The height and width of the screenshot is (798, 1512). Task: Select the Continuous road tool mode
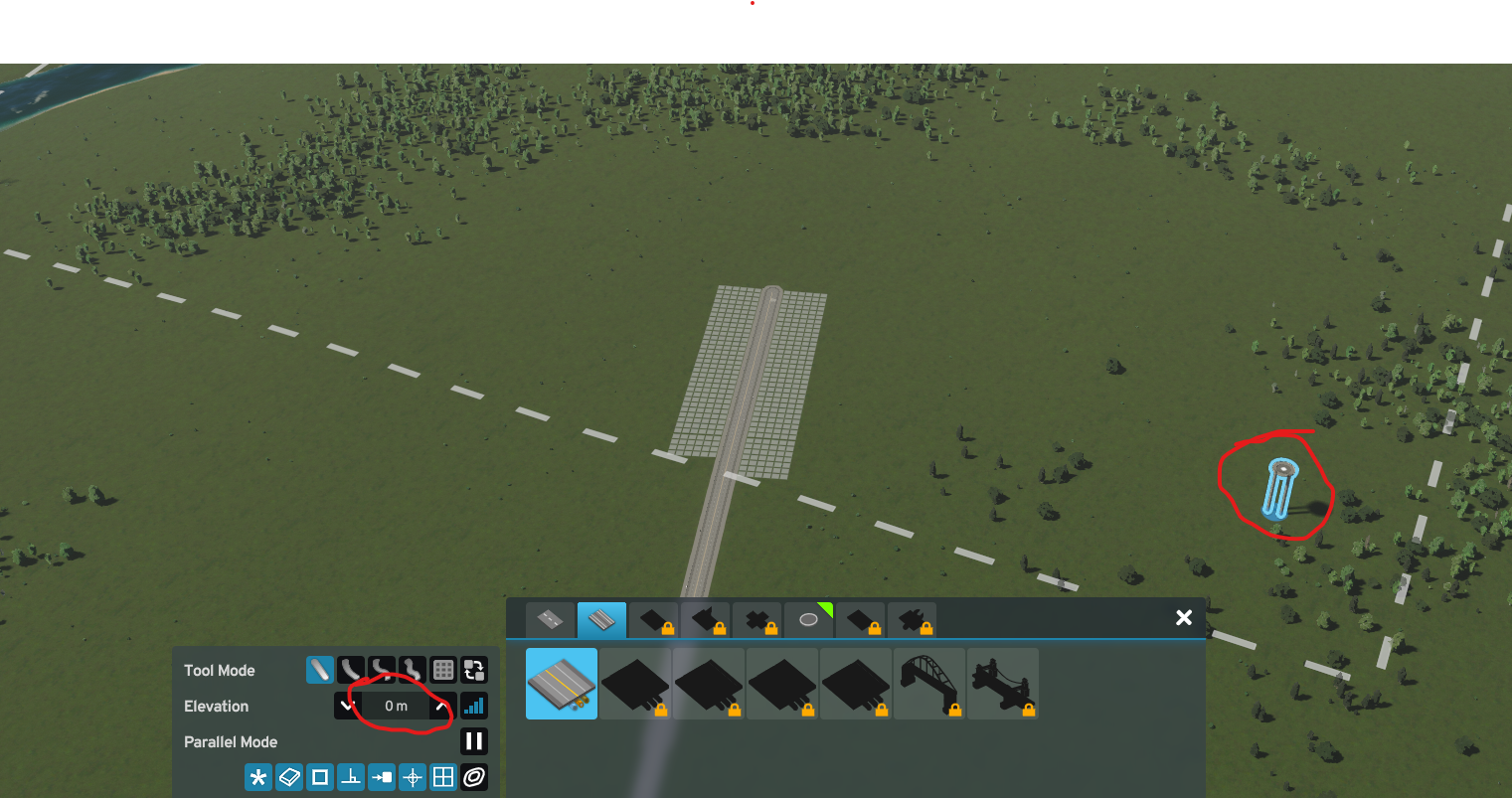click(x=413, y=670)
